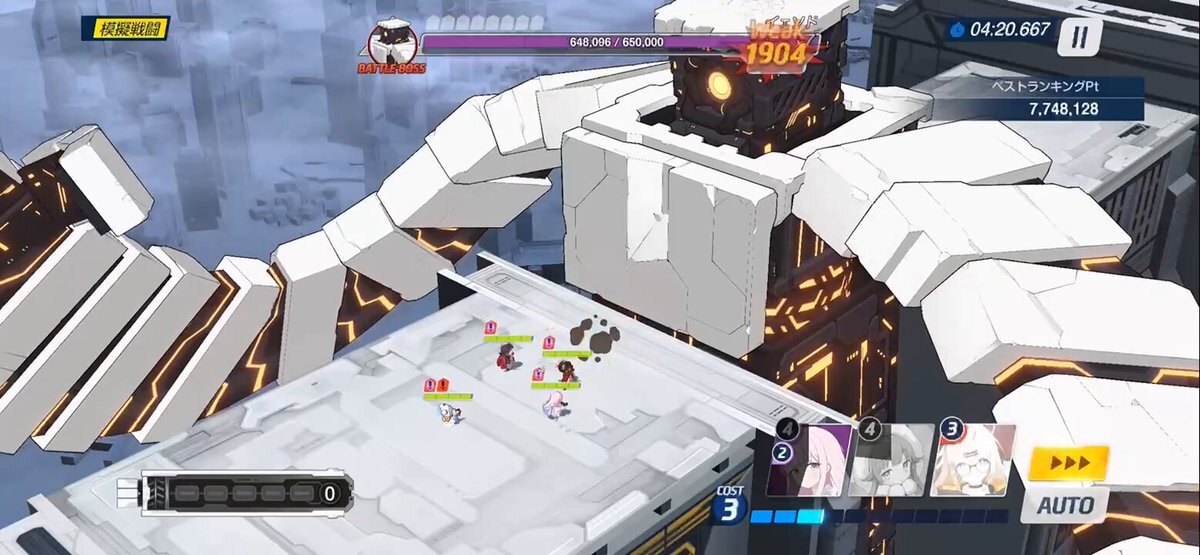Pause the battle

1079,37
